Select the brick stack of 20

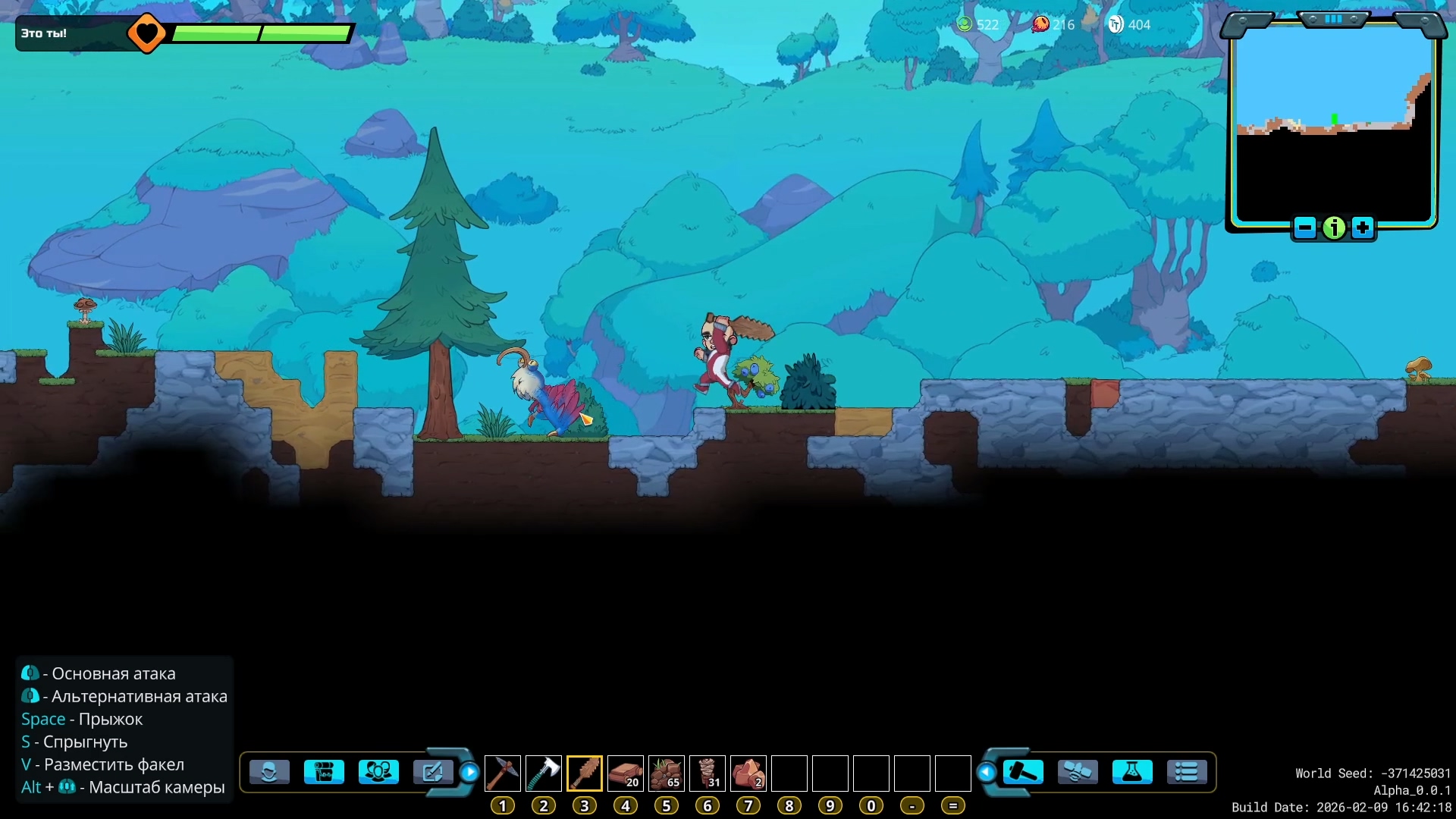click(x=625, y=773)
